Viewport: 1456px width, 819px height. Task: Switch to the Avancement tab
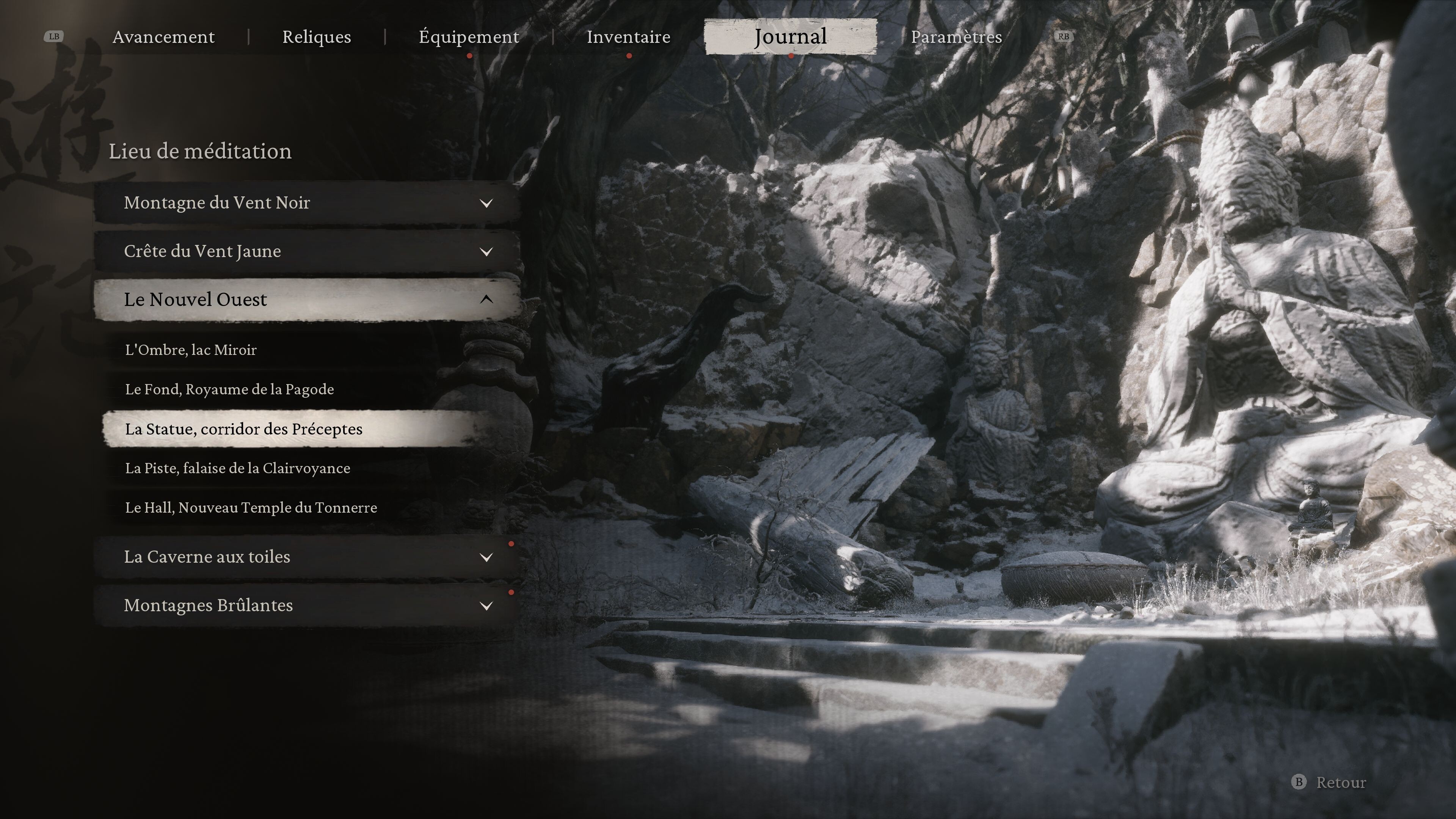click(x=163, y=37)
